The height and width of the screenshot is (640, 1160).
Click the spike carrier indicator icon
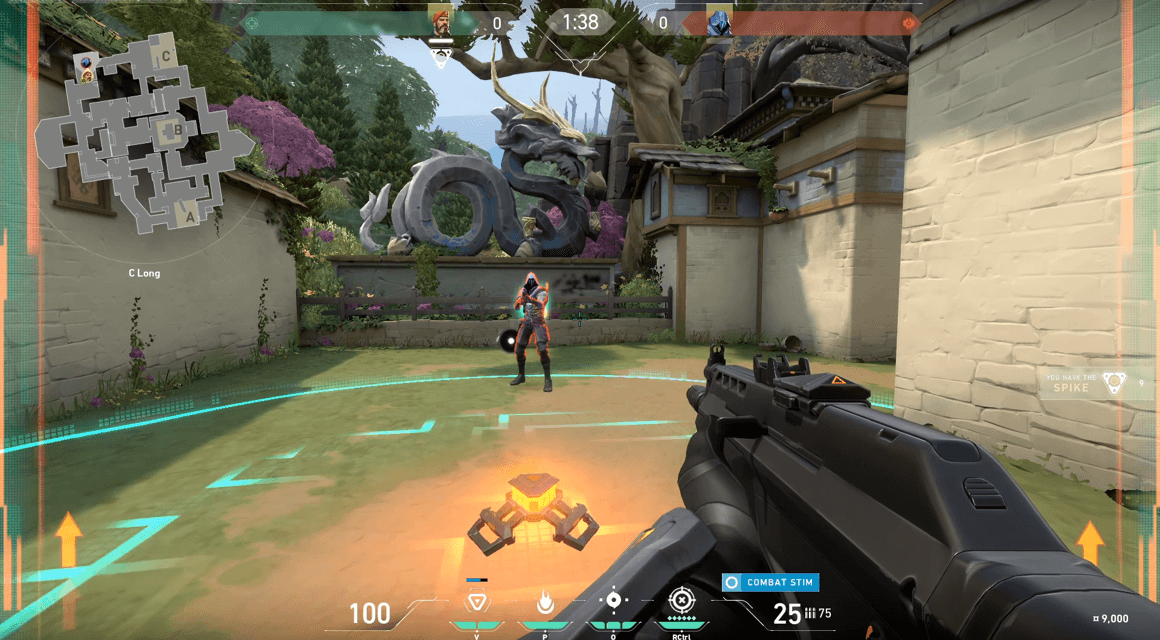pyautogui.click(x=1114, y=382)
